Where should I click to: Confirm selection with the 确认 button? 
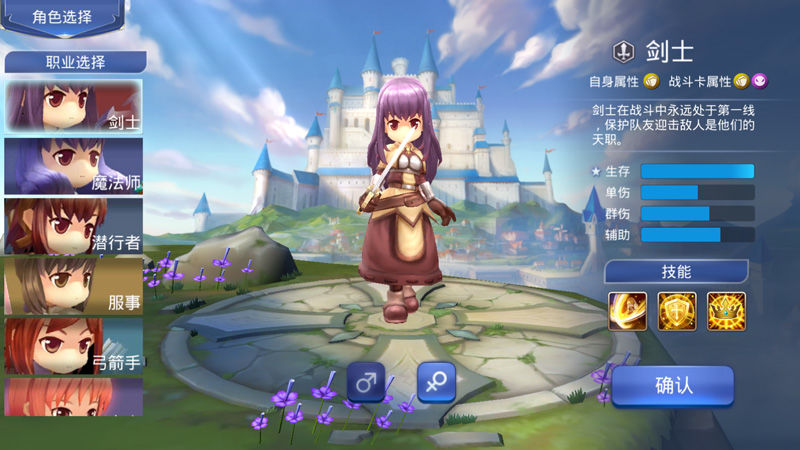point(673,386)
